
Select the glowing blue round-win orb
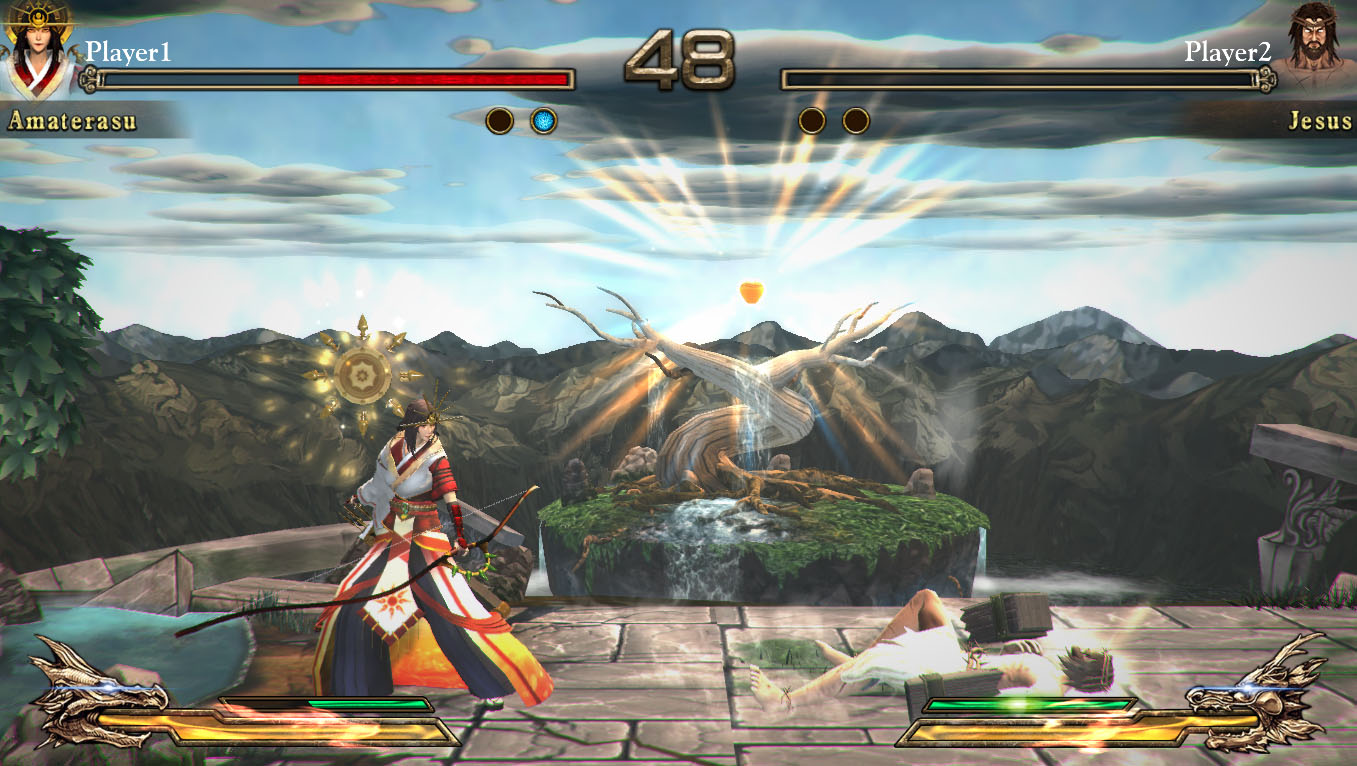[543, 121]
